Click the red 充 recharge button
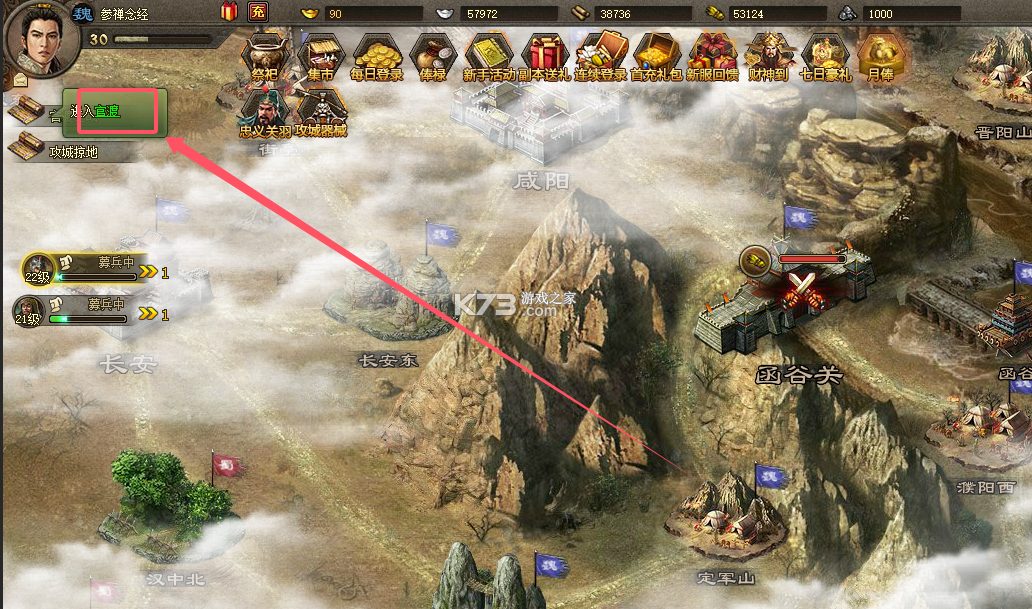The width and height of the screenshot is (1032, 609). pos(258,13)
